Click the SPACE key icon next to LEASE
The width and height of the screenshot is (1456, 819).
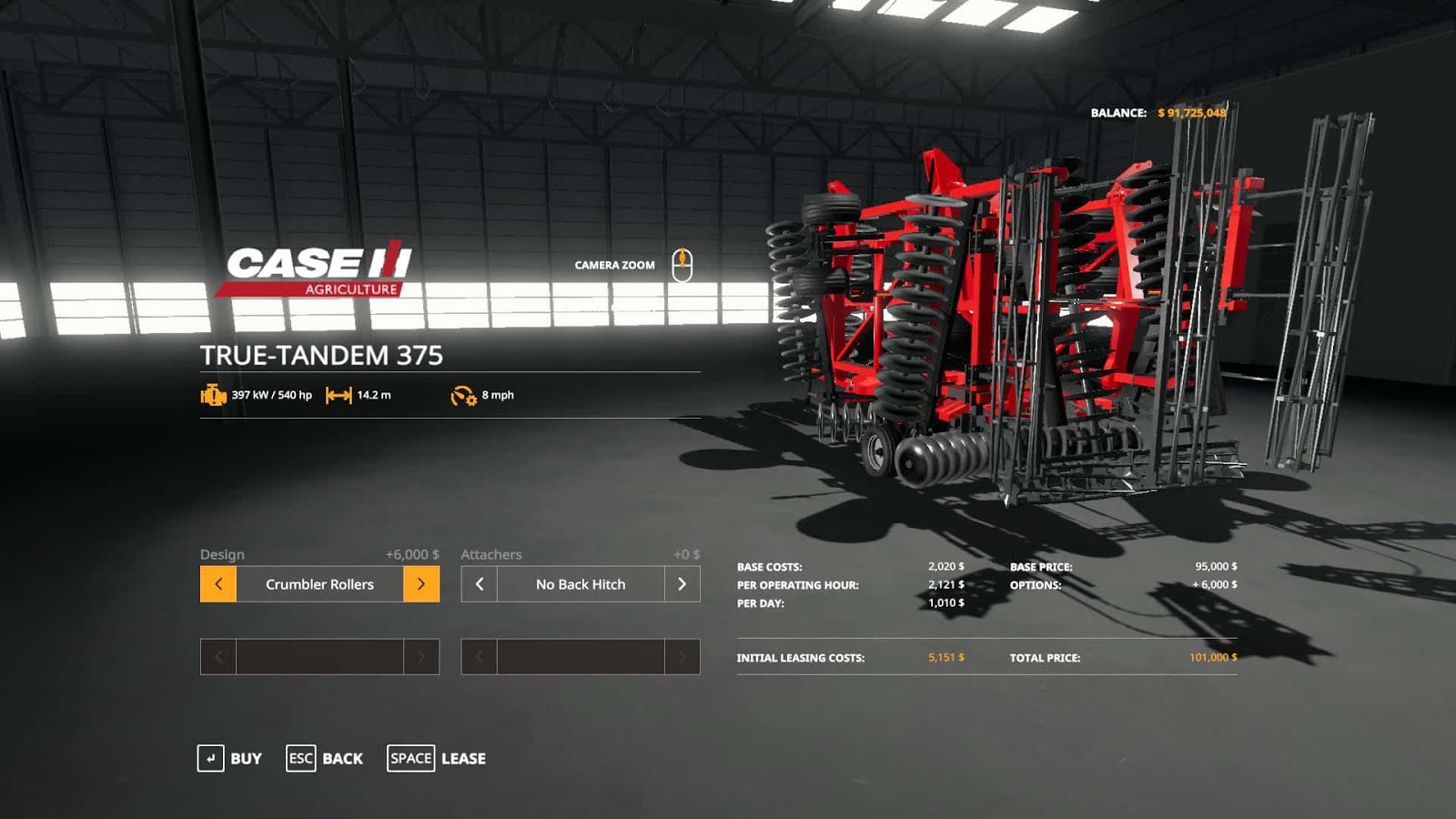tap(410, 757)
